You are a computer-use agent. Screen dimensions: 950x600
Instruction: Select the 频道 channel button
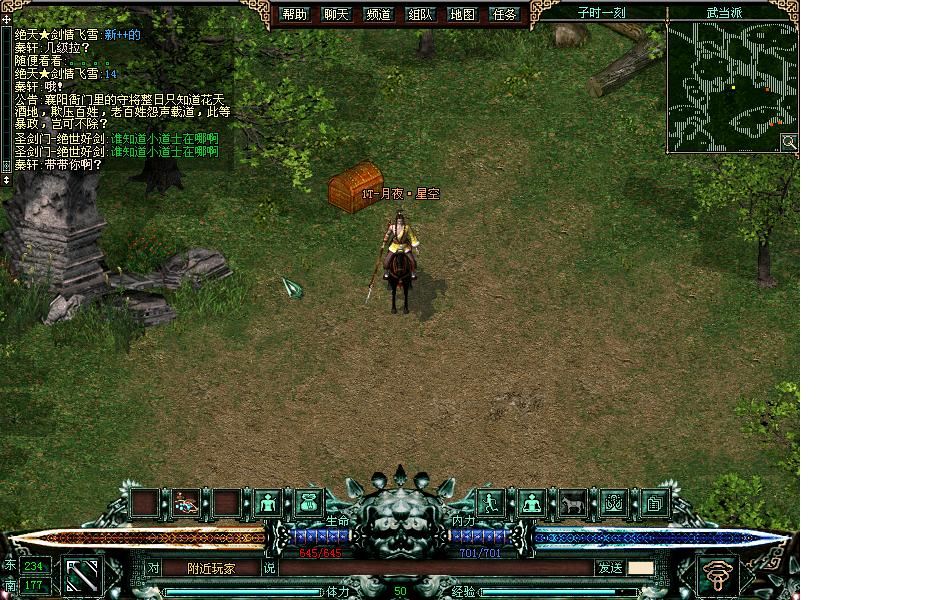click(378, 14)
